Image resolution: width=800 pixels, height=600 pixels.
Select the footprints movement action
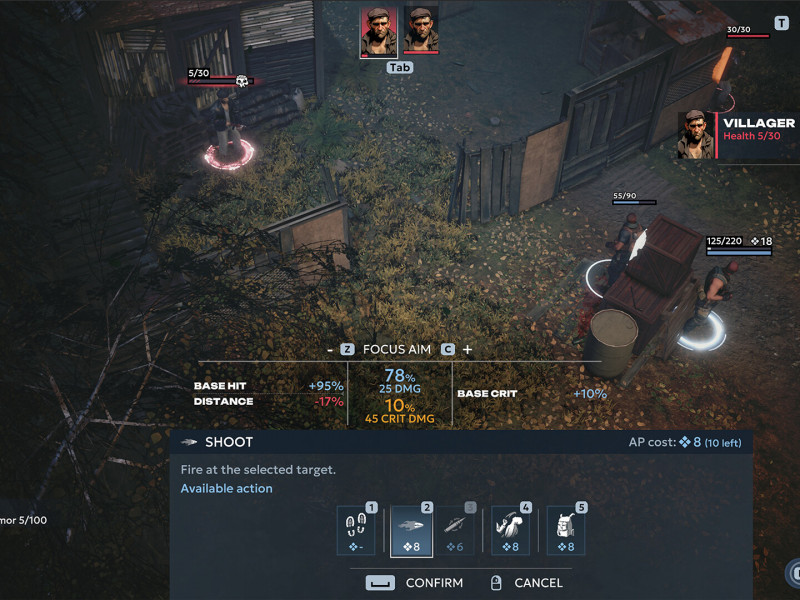click(358, 531)
